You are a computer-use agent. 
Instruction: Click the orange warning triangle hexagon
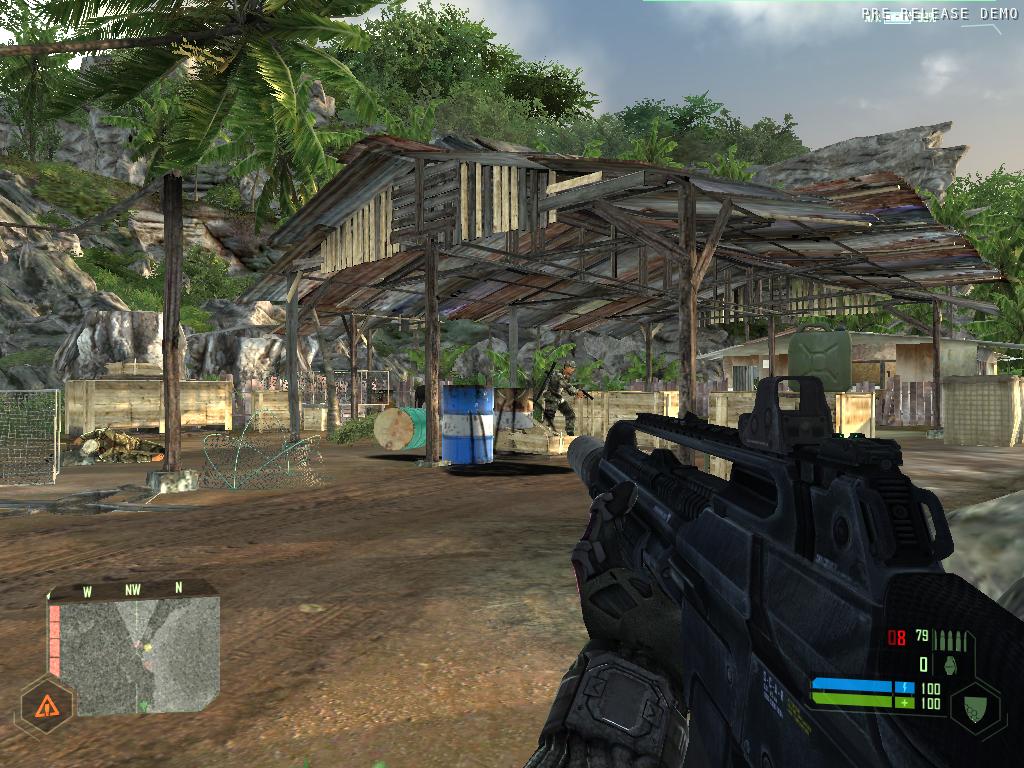coord(46,708)
